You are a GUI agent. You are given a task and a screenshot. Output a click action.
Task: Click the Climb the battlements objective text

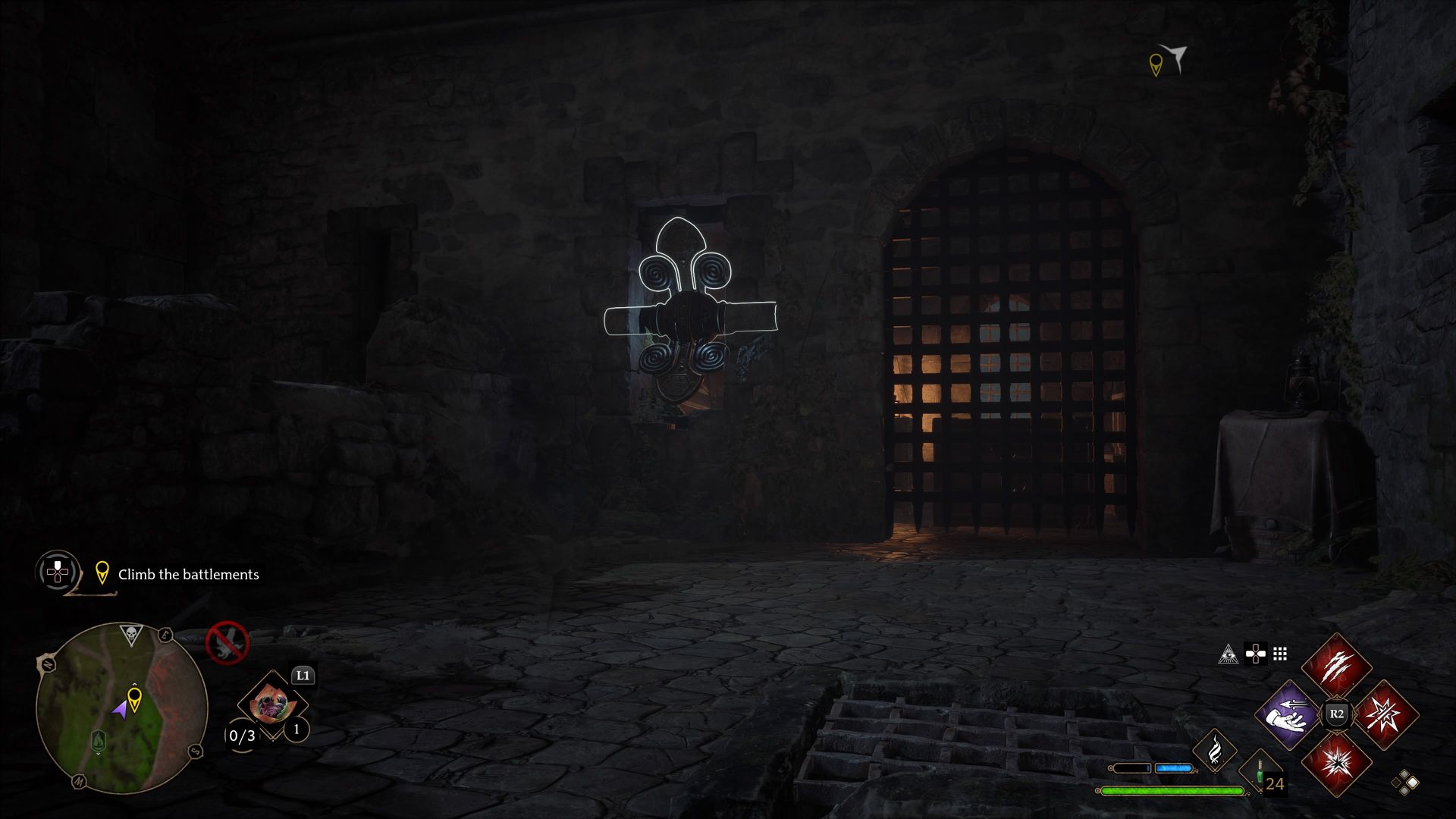click(188, 573)
